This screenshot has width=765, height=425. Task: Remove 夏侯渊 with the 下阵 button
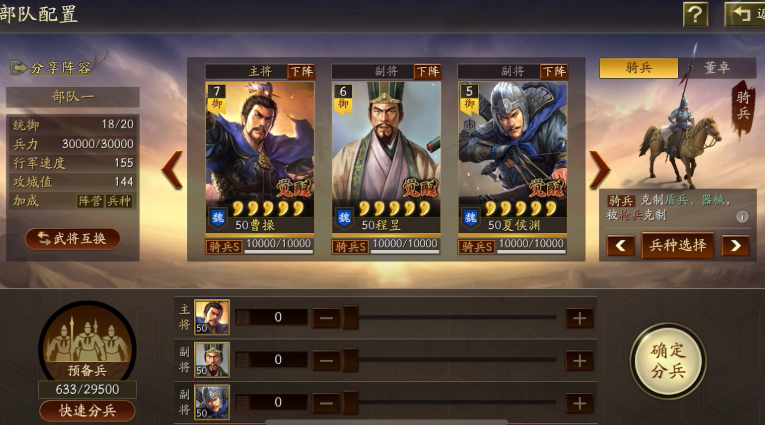(553, 71)
